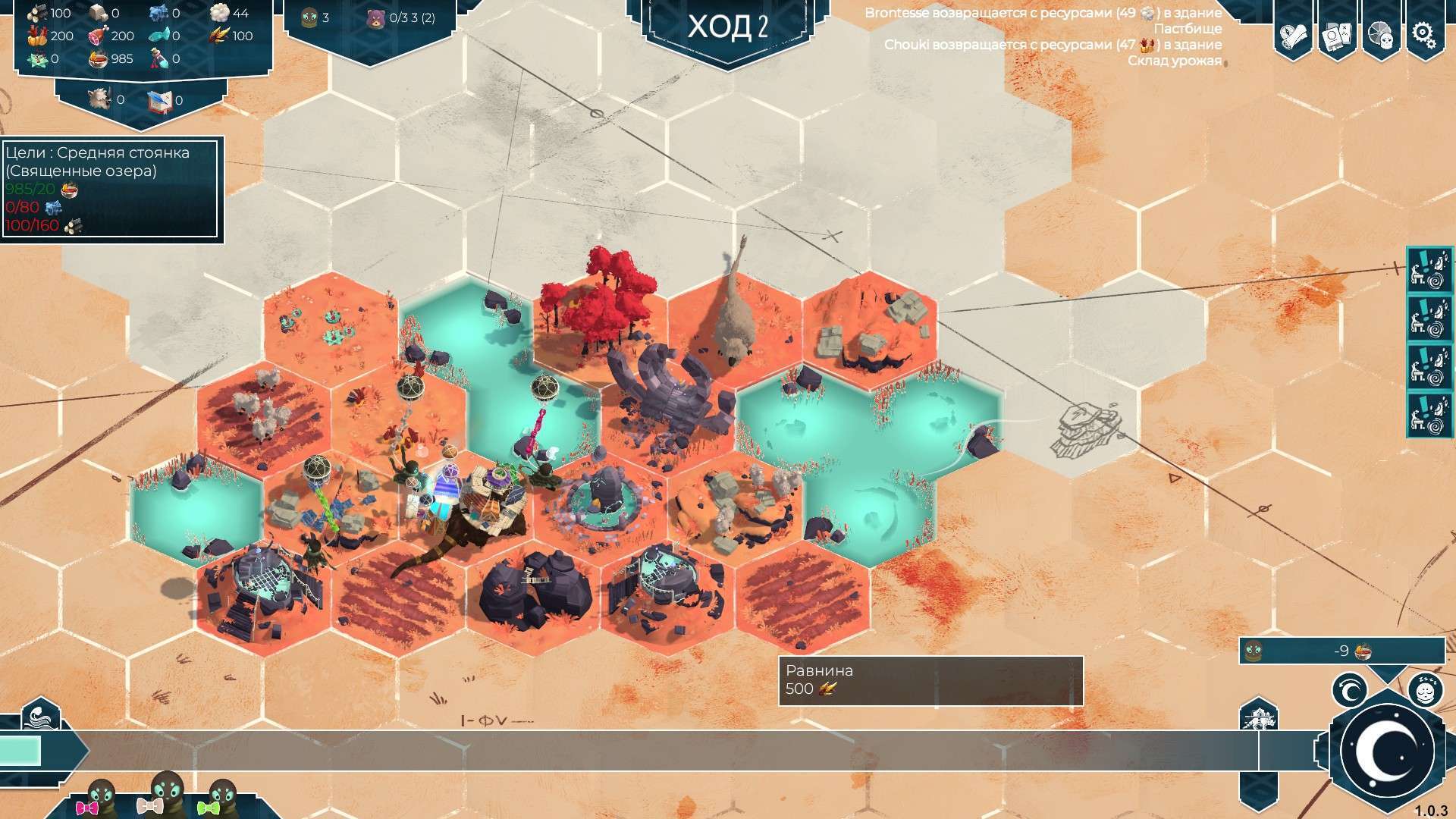Open the book and notes journal

[x=1337, y=34]
